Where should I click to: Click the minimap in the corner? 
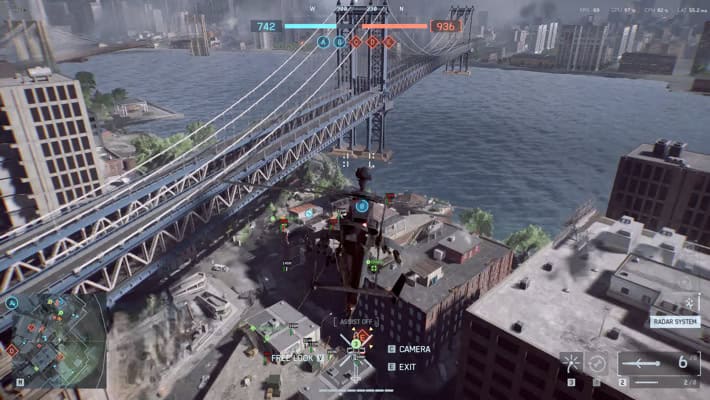pyautogui.click(x=55, y=341)
